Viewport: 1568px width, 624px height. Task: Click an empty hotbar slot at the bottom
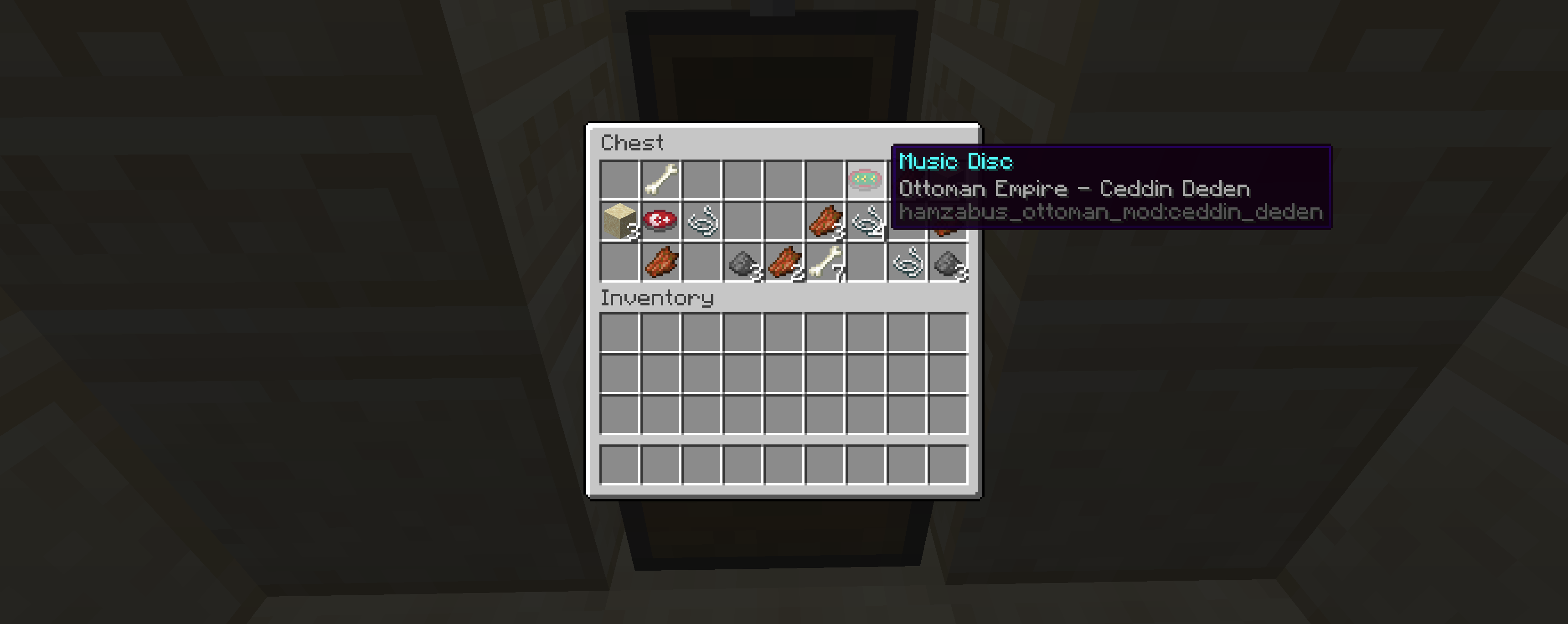[x=619, y=466]
